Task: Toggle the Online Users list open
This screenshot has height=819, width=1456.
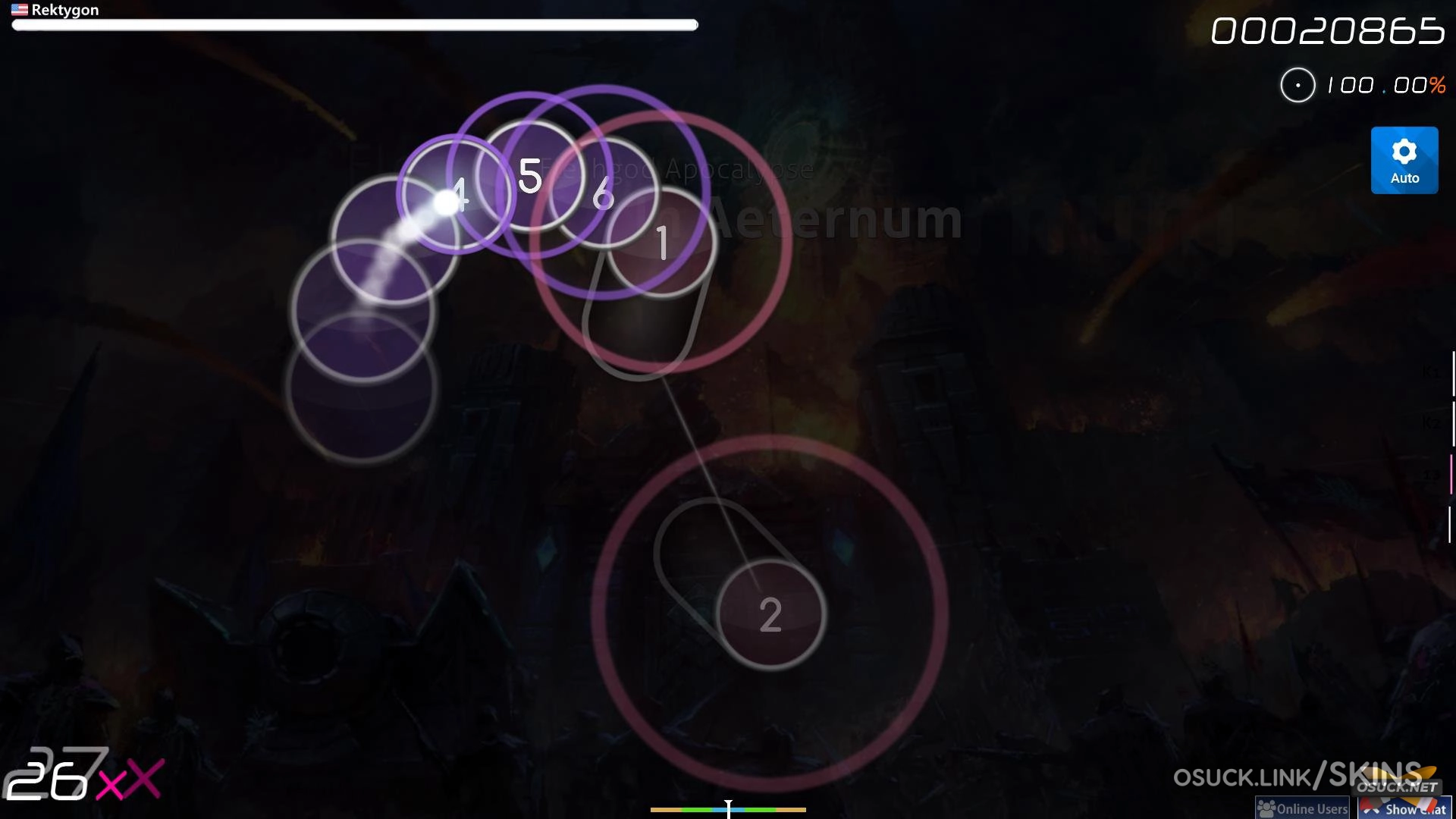Action: (x=1301, y=808)
